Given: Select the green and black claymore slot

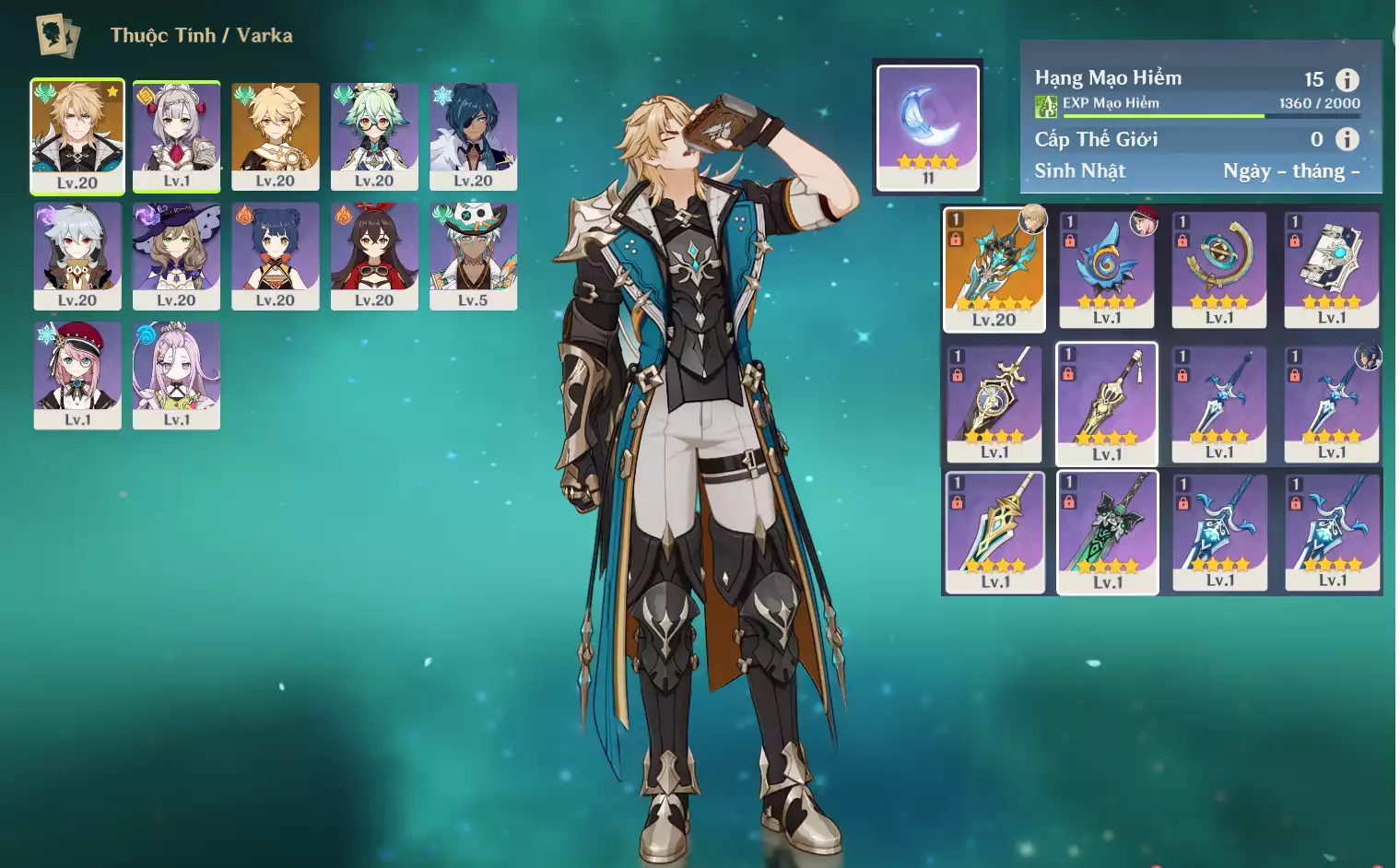Looking at the screenshot, I should coord(1107,533).
